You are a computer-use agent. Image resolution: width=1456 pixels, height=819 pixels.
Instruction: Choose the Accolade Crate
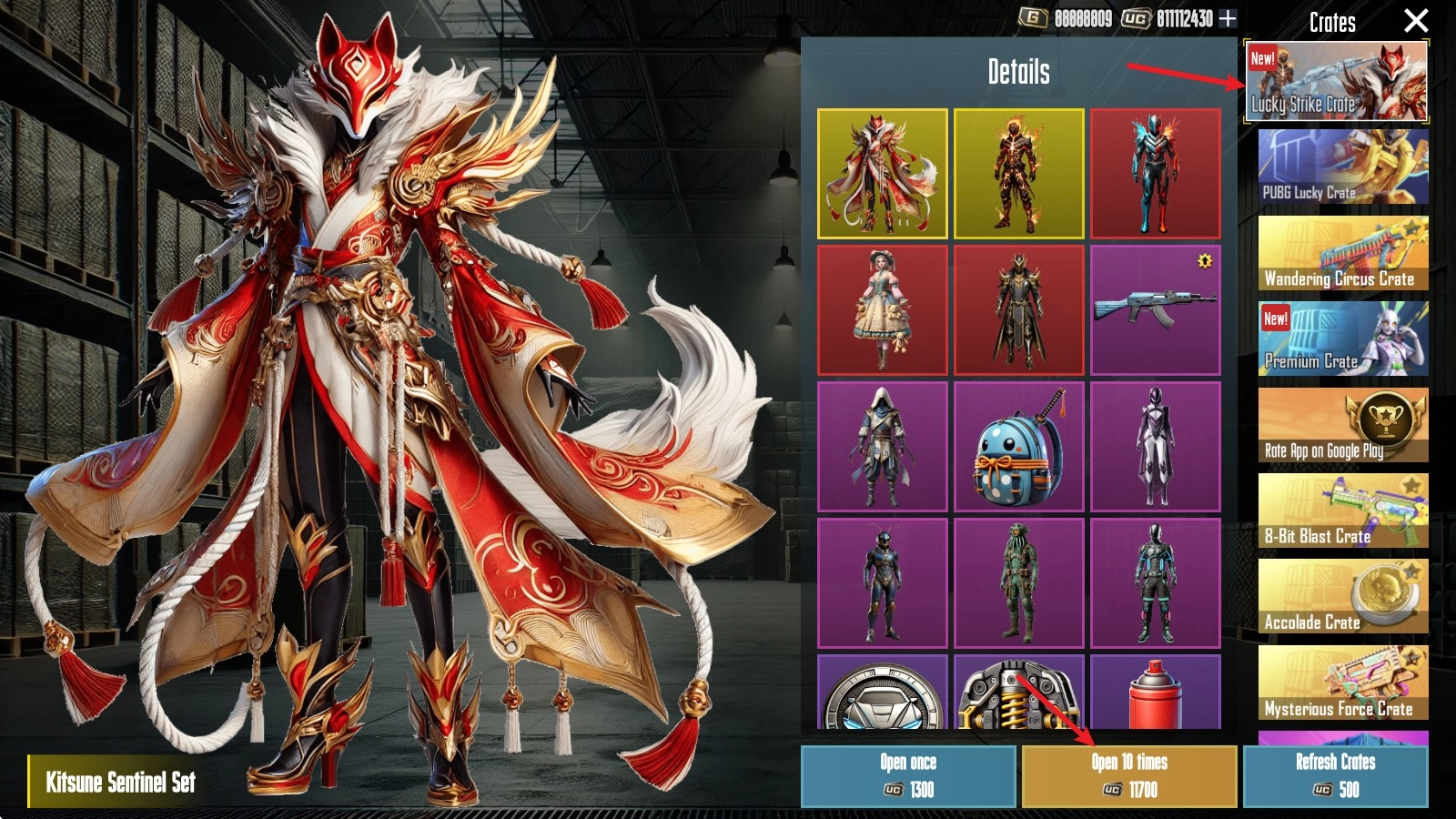(x=1343, y=596)
